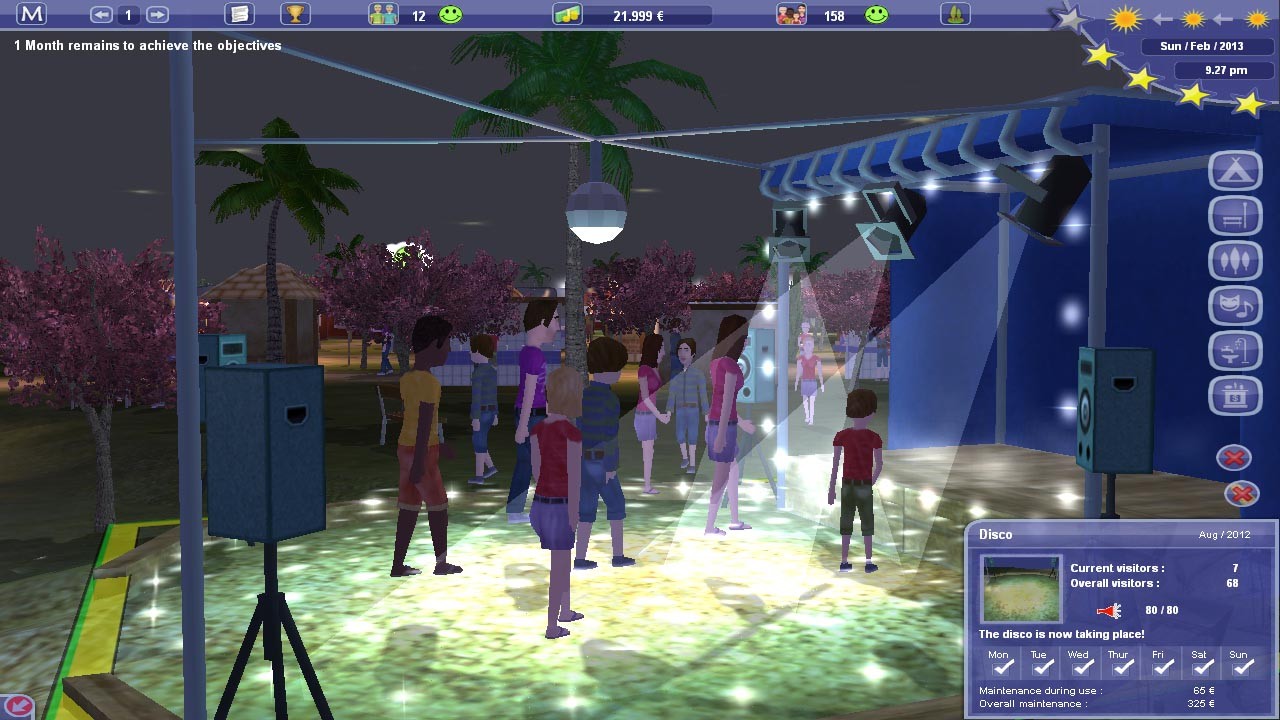Click the plant icon in top bar
The image size is (1280, 720).
955,15
